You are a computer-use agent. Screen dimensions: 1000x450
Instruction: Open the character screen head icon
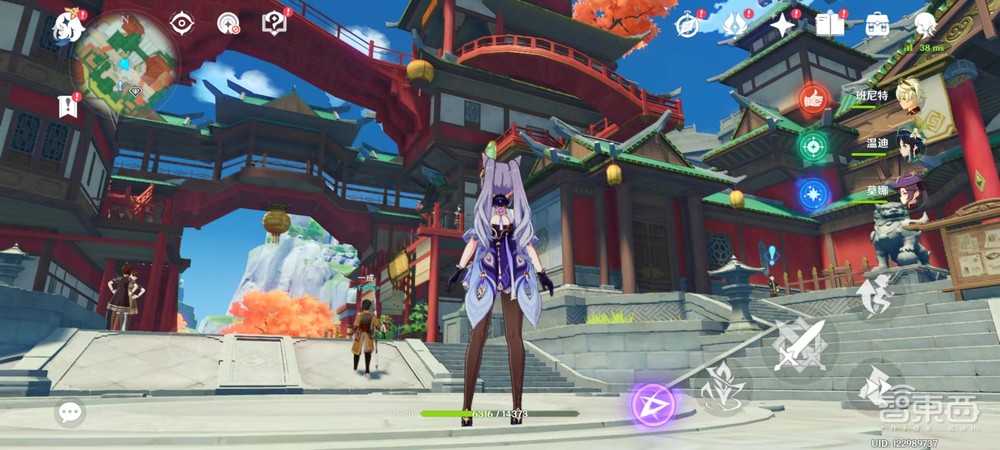(925, 25)
